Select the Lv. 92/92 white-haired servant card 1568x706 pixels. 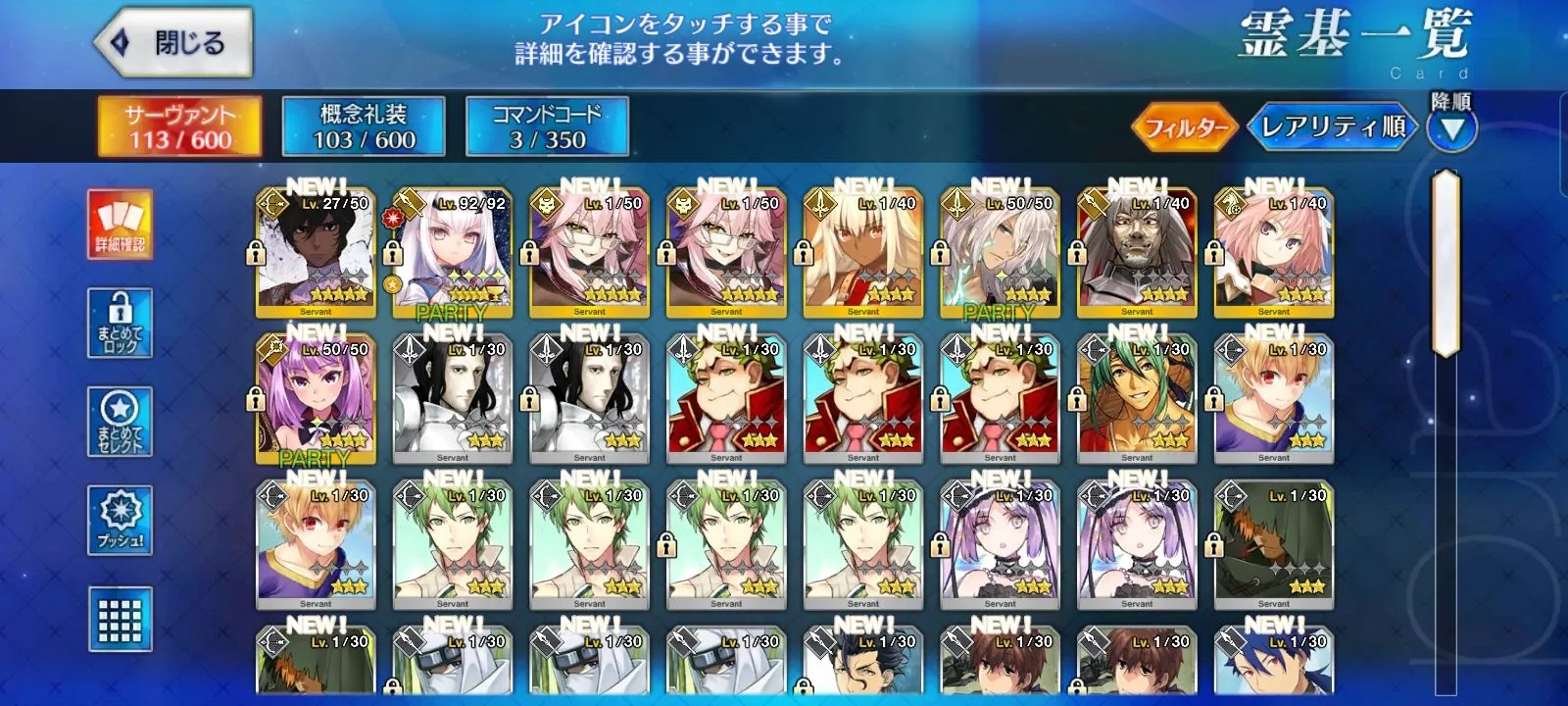[x=452, y=255]
